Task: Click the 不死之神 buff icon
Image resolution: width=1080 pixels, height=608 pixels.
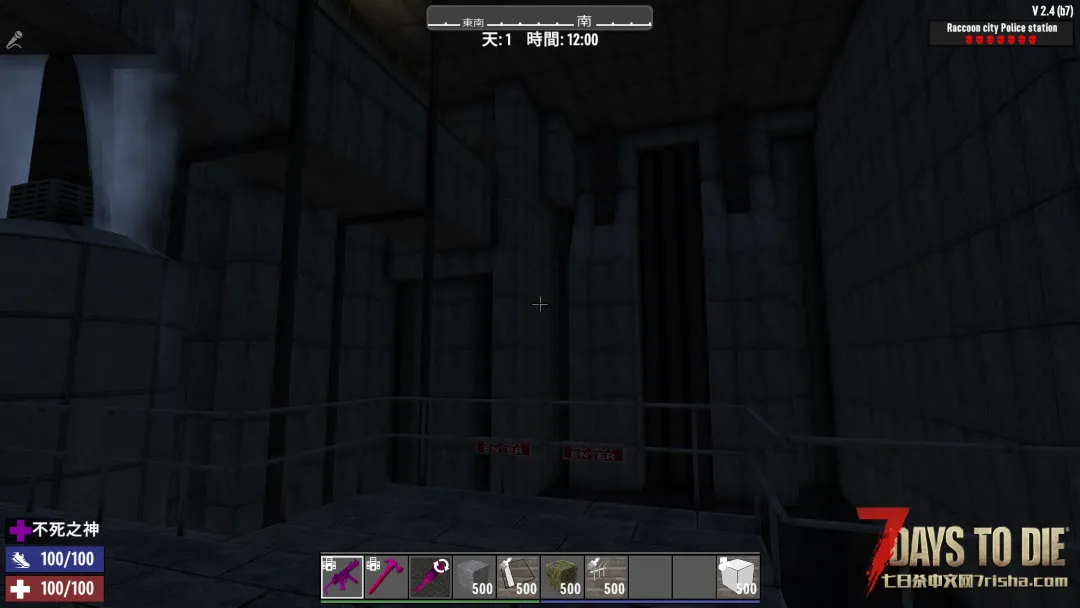Action: coord(19,530)
